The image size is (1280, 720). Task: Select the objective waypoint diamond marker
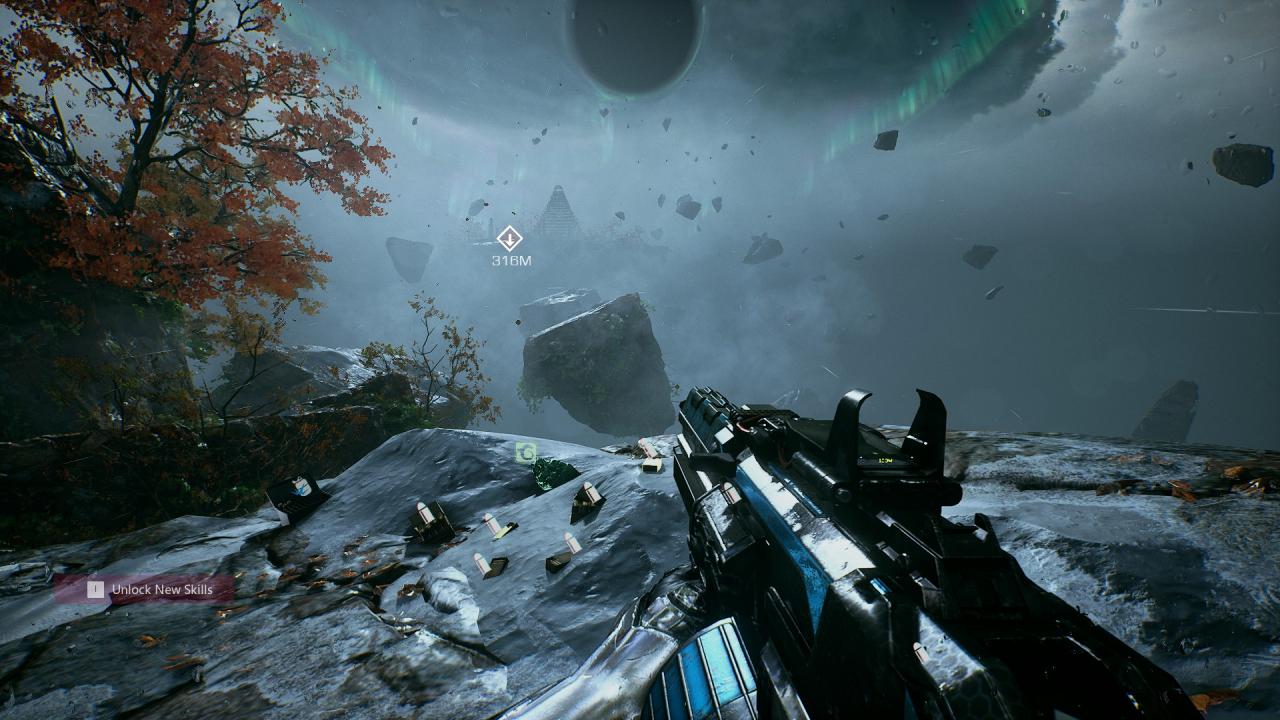click(510, 238)
